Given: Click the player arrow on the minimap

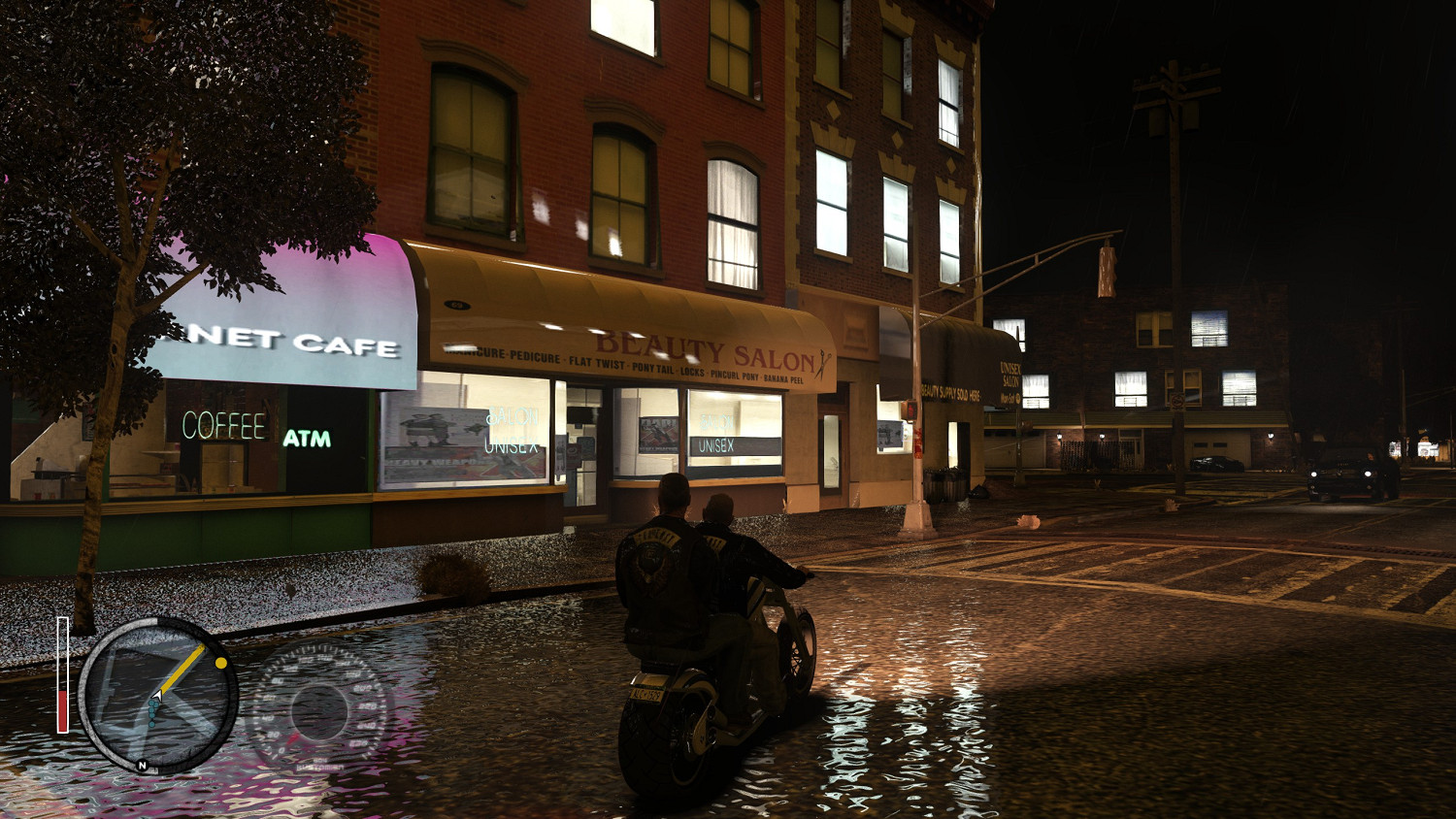Looking at the screenshot, I should point(157,696).
